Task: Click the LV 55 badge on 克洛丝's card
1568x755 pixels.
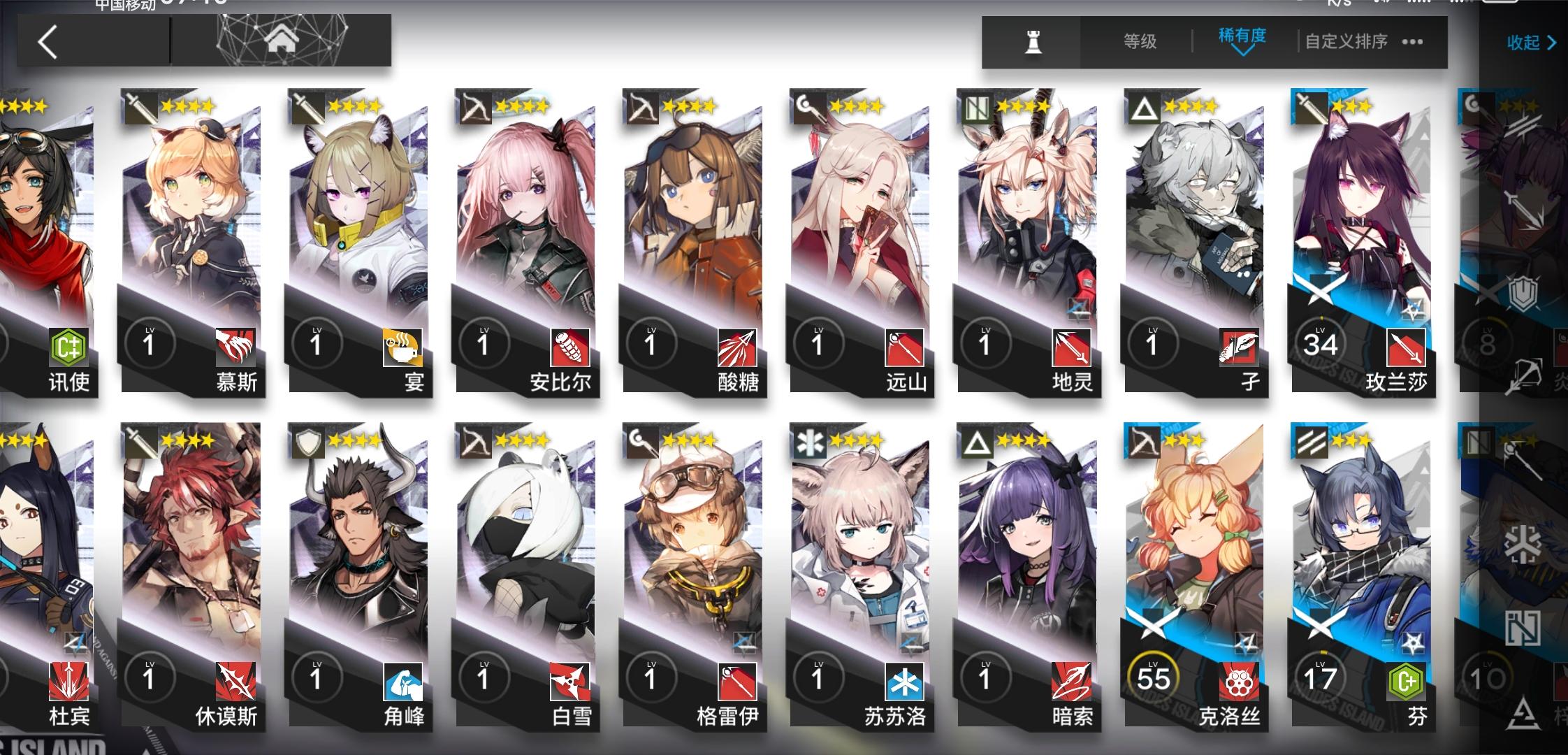Action: [x=1154, y=675]
